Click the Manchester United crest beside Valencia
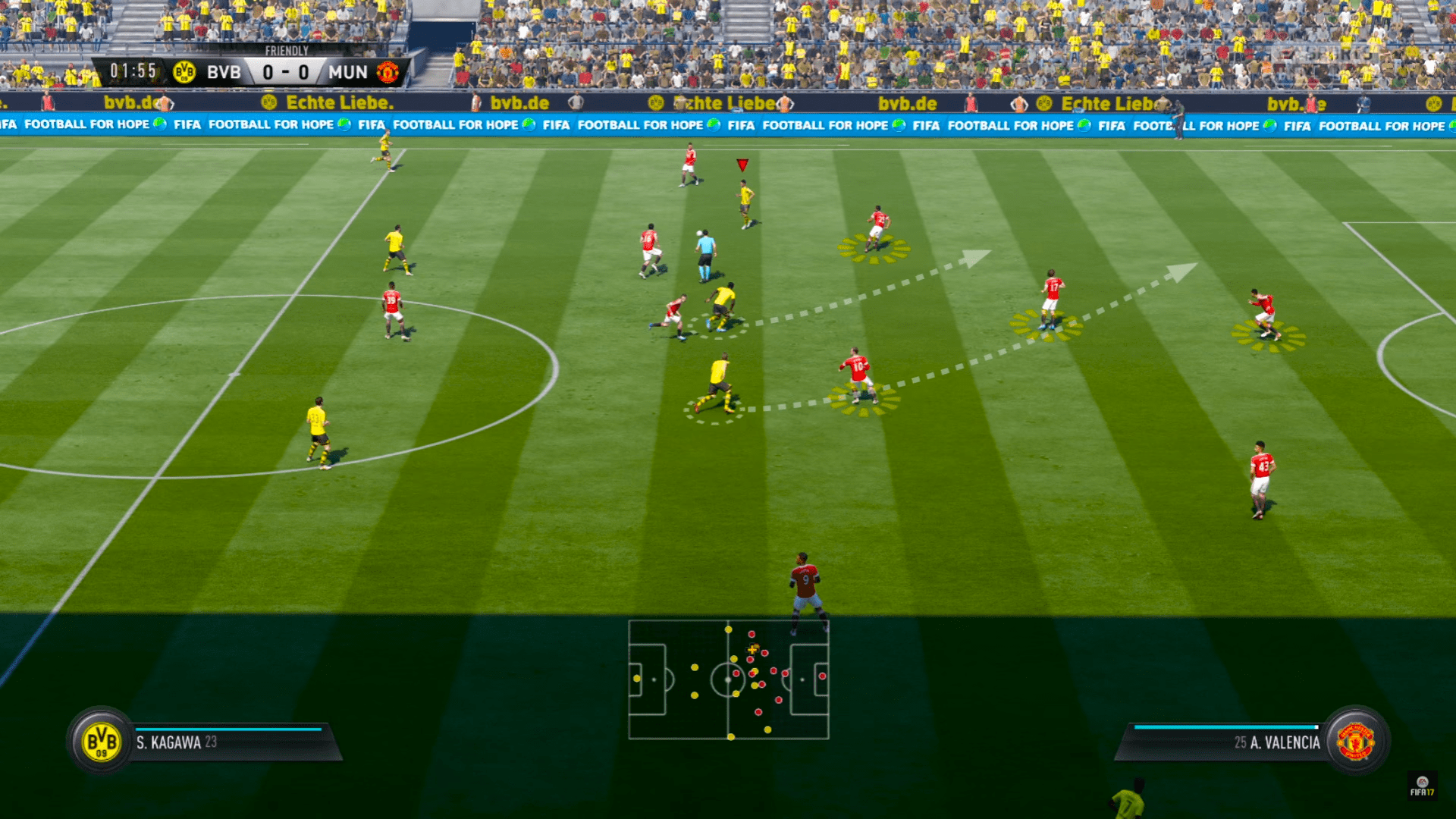The width and height of the screenshot is (1456, 819). pos(1356,742)
